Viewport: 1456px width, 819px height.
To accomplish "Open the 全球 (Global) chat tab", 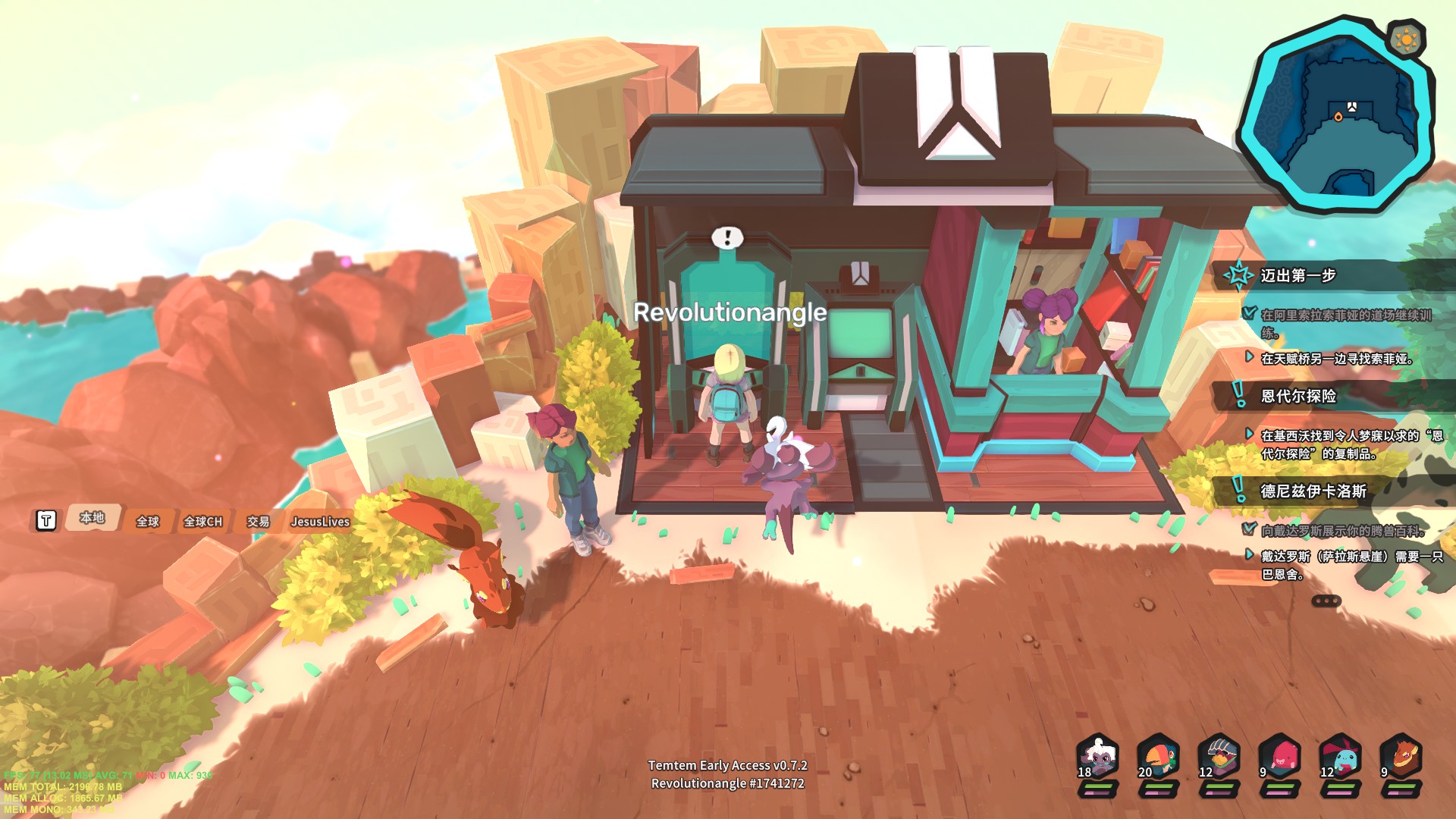I will tap(148, 522).
